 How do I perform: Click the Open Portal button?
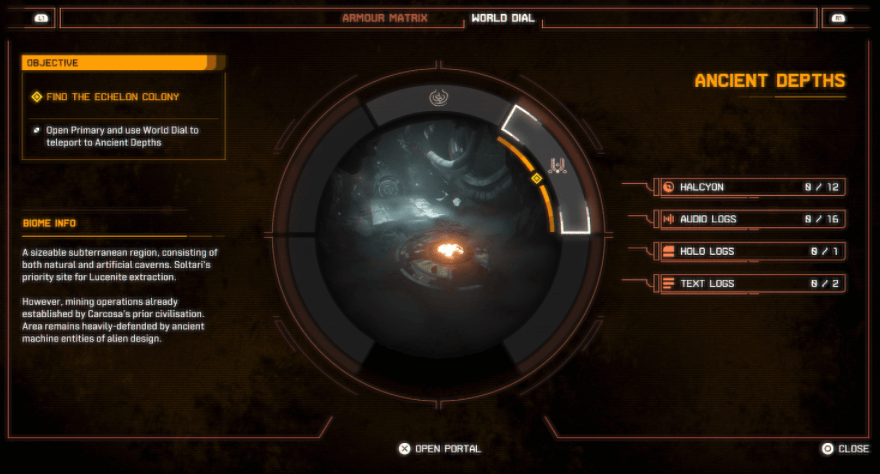[439, 449]
